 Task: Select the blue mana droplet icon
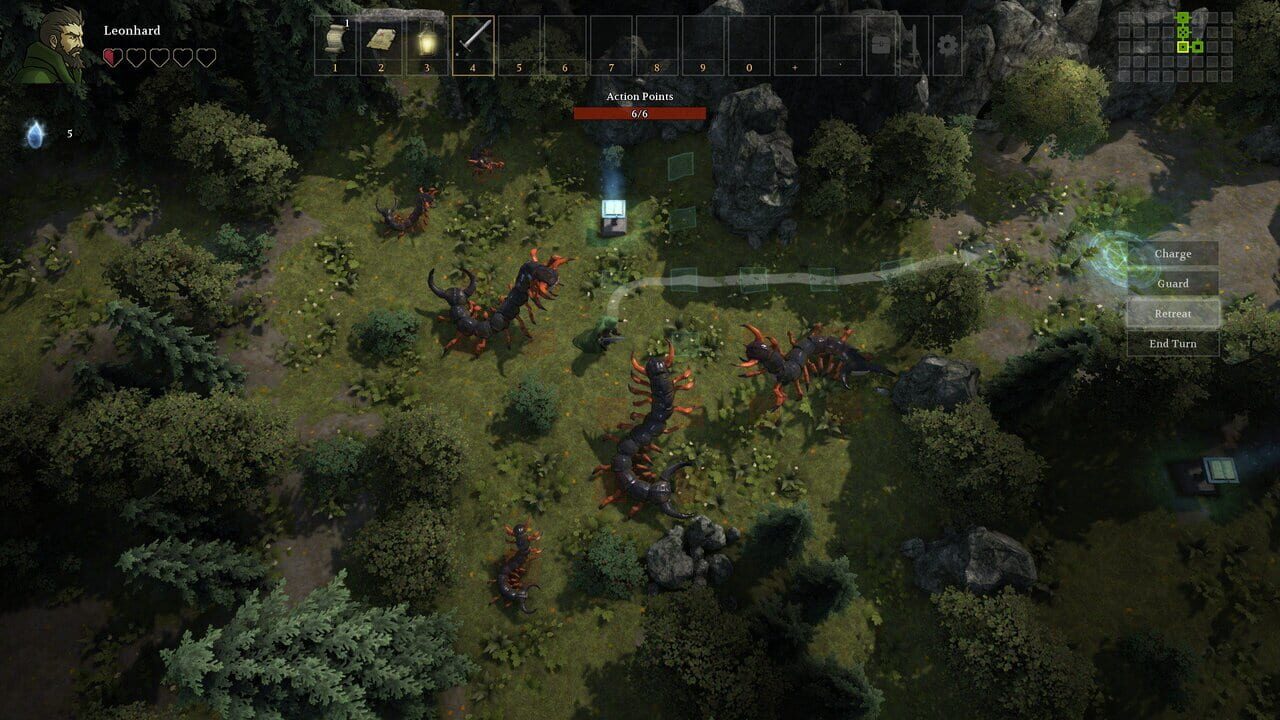coord(35,133)
